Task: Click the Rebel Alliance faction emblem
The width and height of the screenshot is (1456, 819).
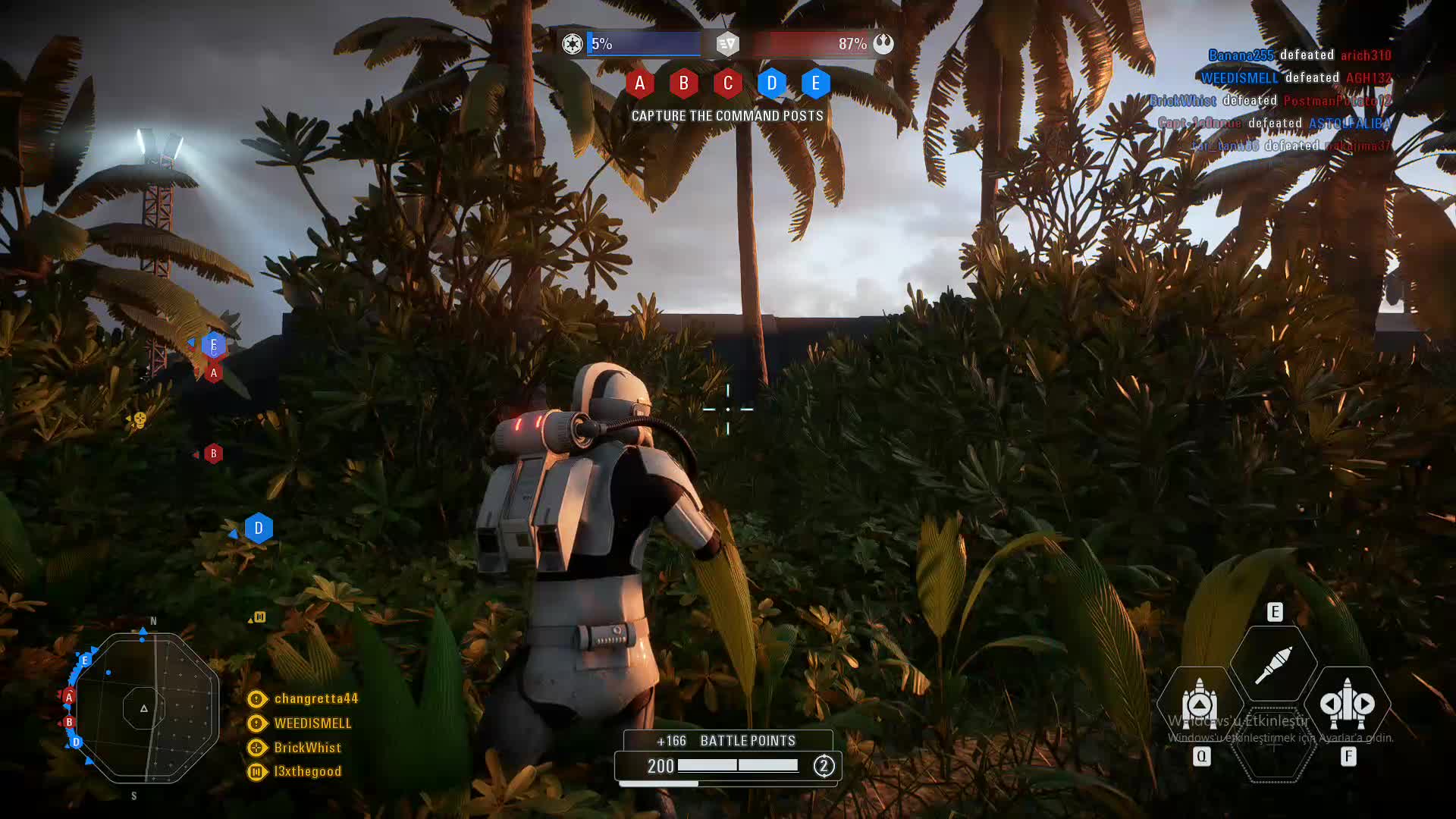Action: coord(883,44)
